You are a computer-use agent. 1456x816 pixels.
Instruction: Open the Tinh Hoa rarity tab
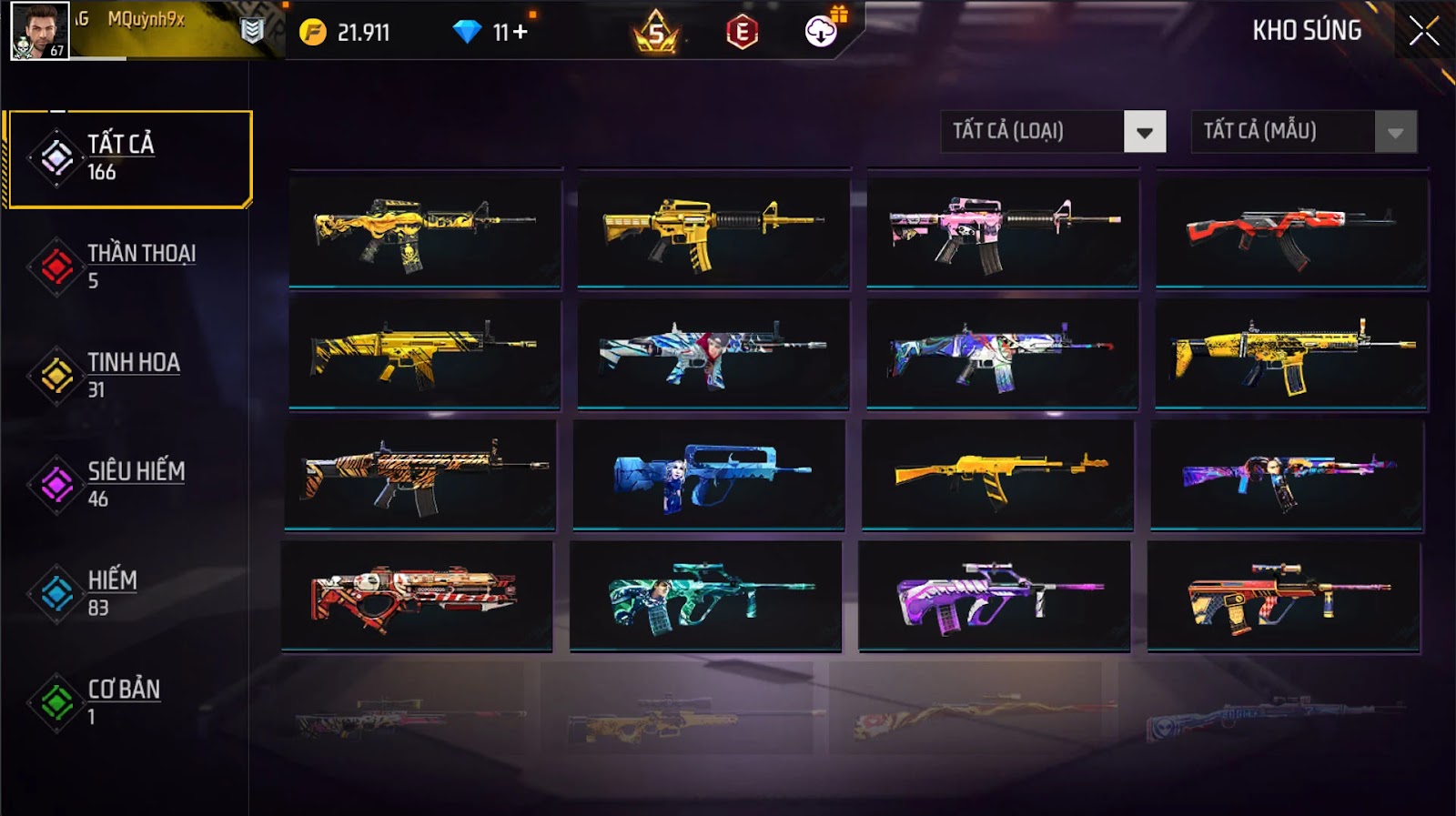click(x=127, y=376)
